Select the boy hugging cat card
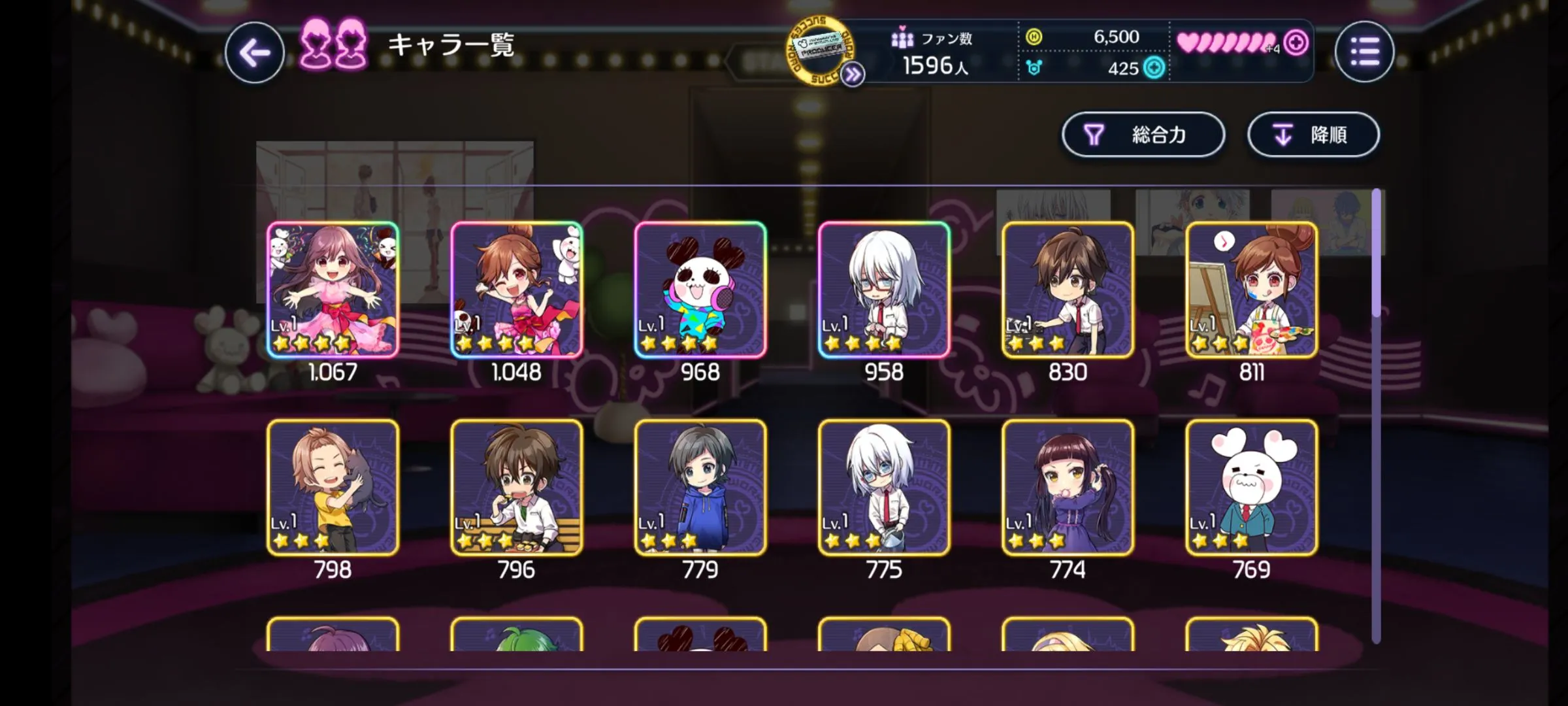The image size is (1568, 706). pyautogui.click(x=333, y=488)
